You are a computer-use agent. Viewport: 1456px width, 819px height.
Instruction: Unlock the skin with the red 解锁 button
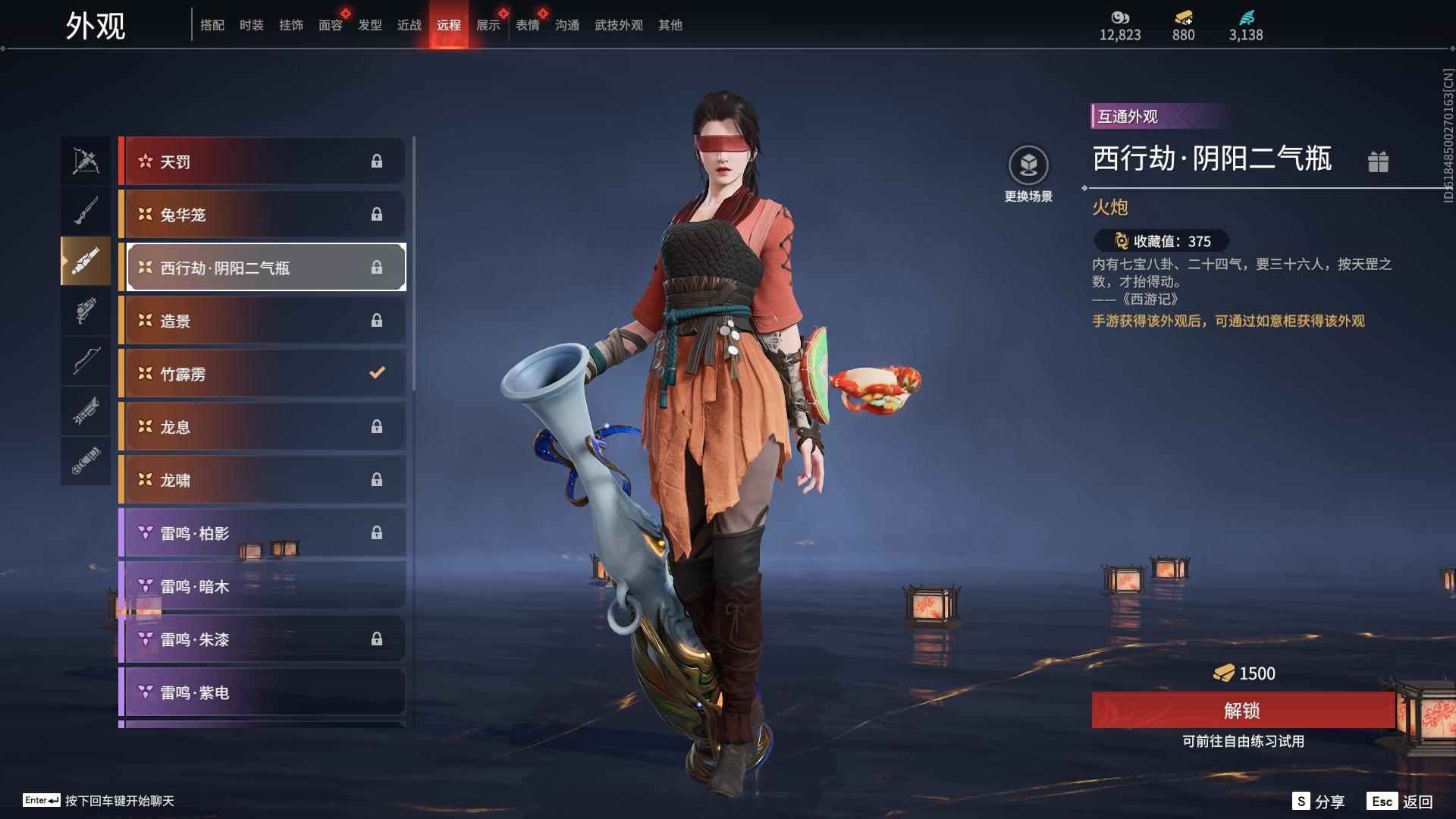(1242, 711)
